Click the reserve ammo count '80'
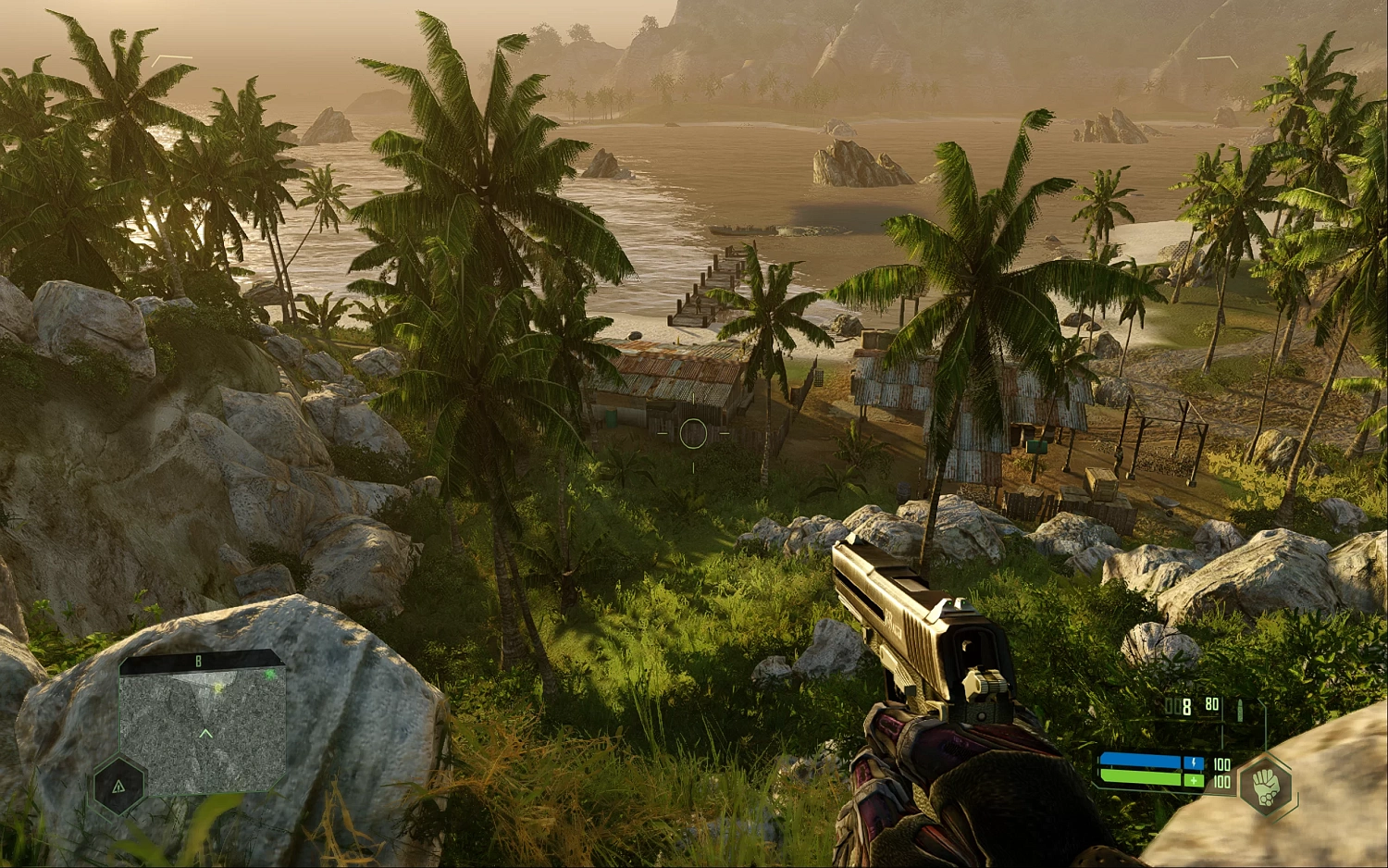The width and height of the screenshot is (1388, 868). click(x=1212, y=704)
